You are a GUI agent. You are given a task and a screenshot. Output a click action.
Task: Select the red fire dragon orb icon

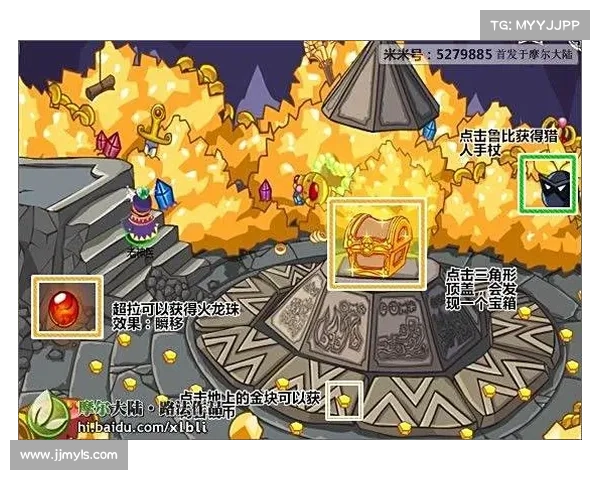click(67, 304)
